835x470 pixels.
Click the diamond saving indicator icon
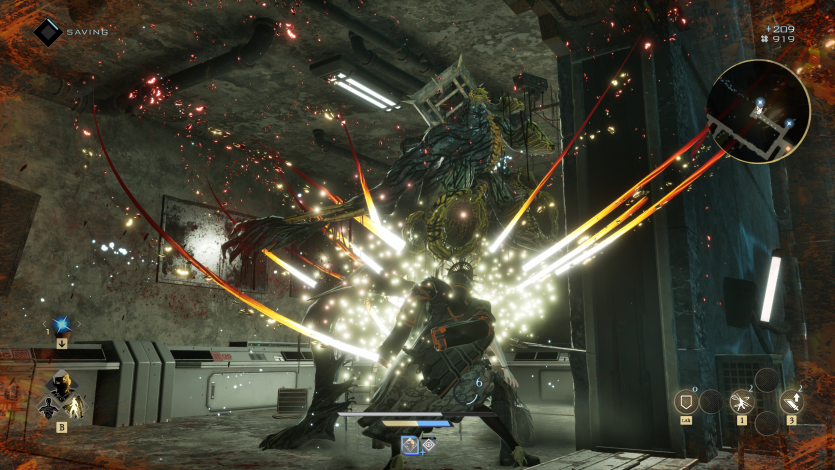point(48,32)
